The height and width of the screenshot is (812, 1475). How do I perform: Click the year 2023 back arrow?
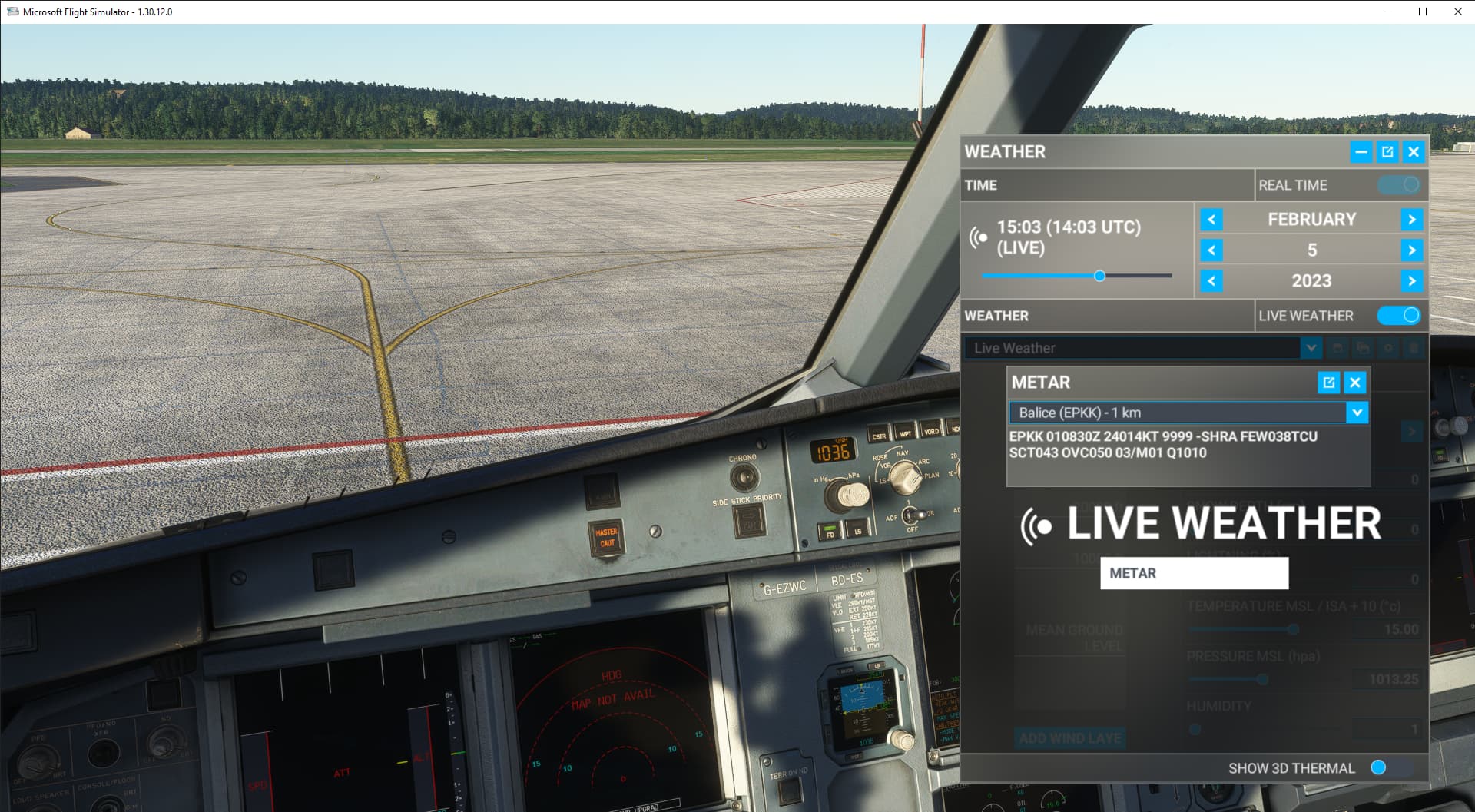pos(1212,281)
